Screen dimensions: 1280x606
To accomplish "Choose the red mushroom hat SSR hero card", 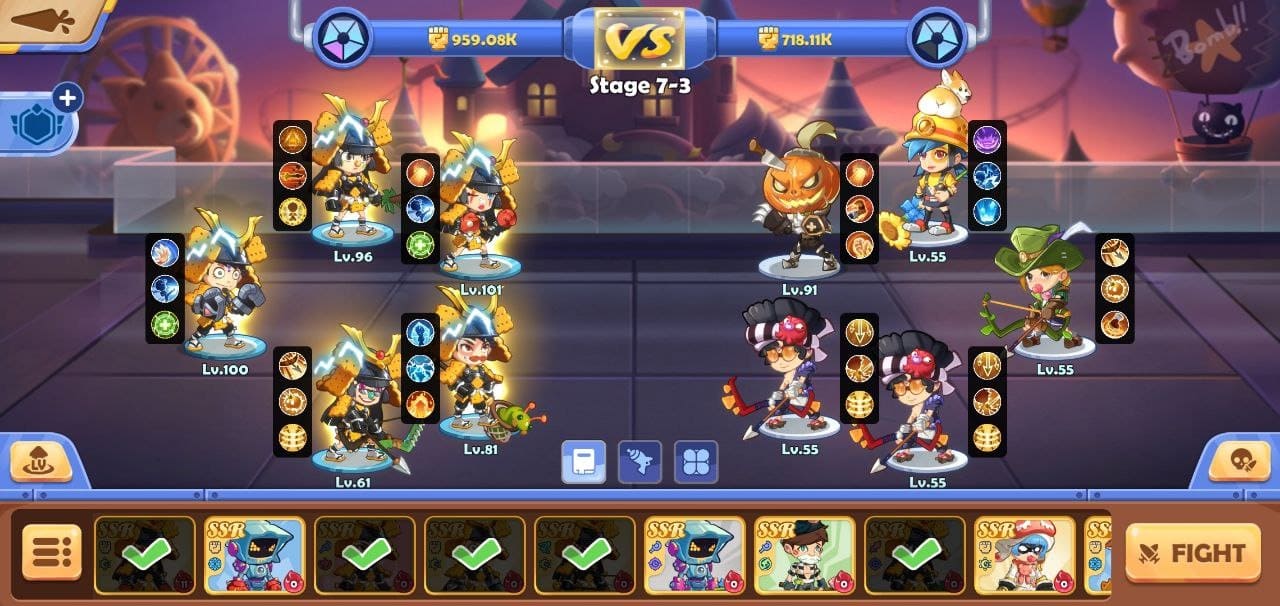I will (1024, 555).
